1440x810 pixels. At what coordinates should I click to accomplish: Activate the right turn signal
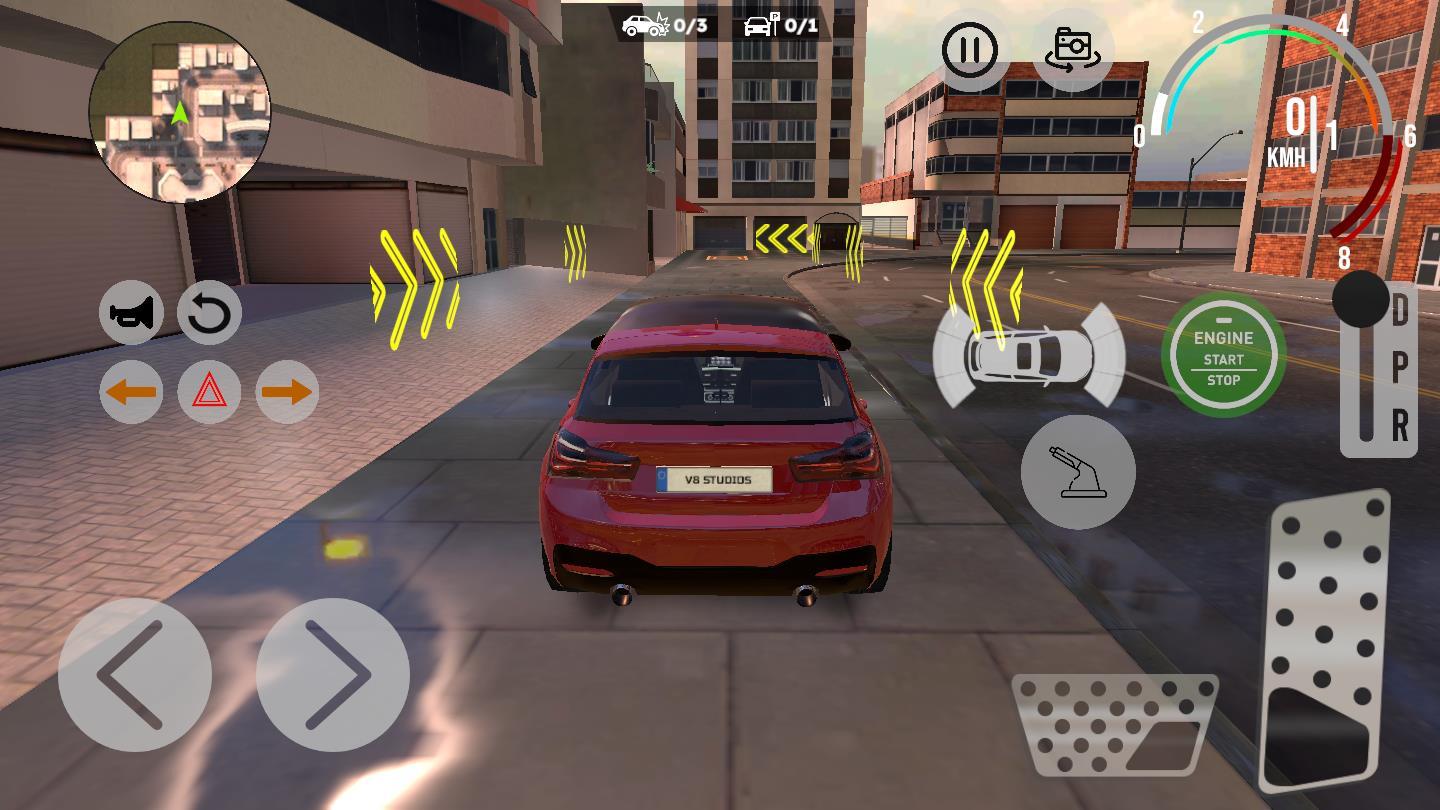point(287,391)
